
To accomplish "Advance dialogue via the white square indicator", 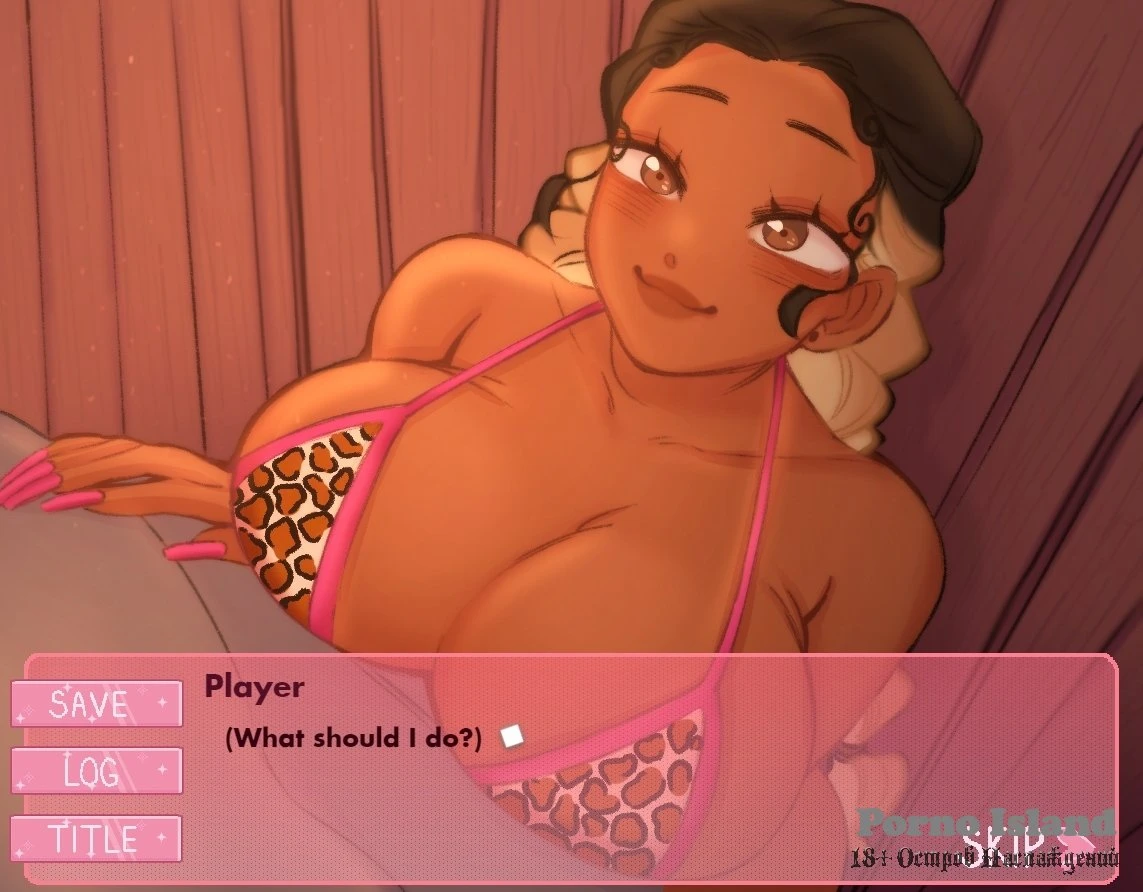I will pyautogui.click(x=513, y=737).
